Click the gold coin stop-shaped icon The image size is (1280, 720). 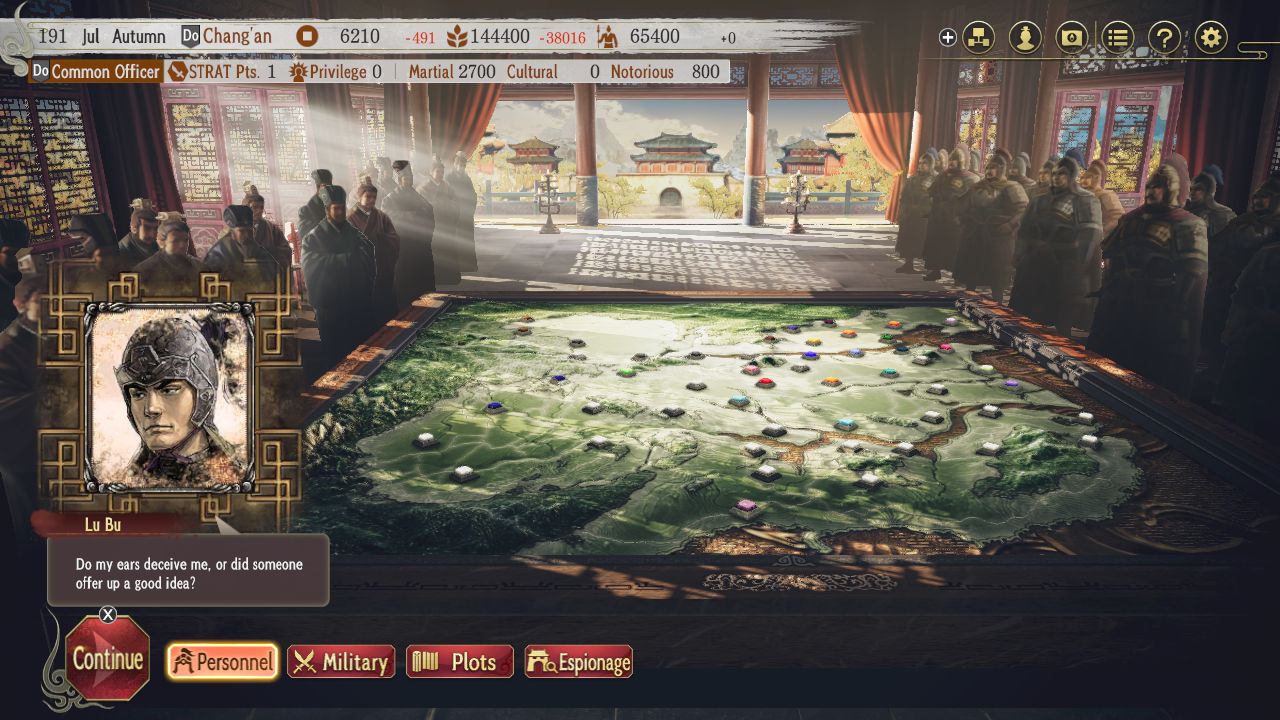click(306, 34)
